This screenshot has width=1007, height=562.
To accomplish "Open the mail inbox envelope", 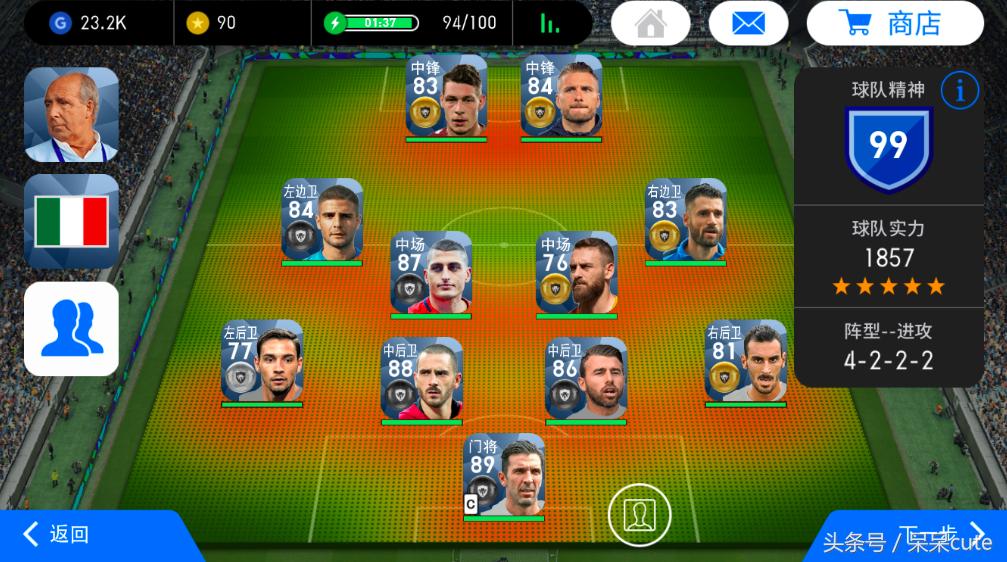I will pyautogui.click(x=748, y=23).
